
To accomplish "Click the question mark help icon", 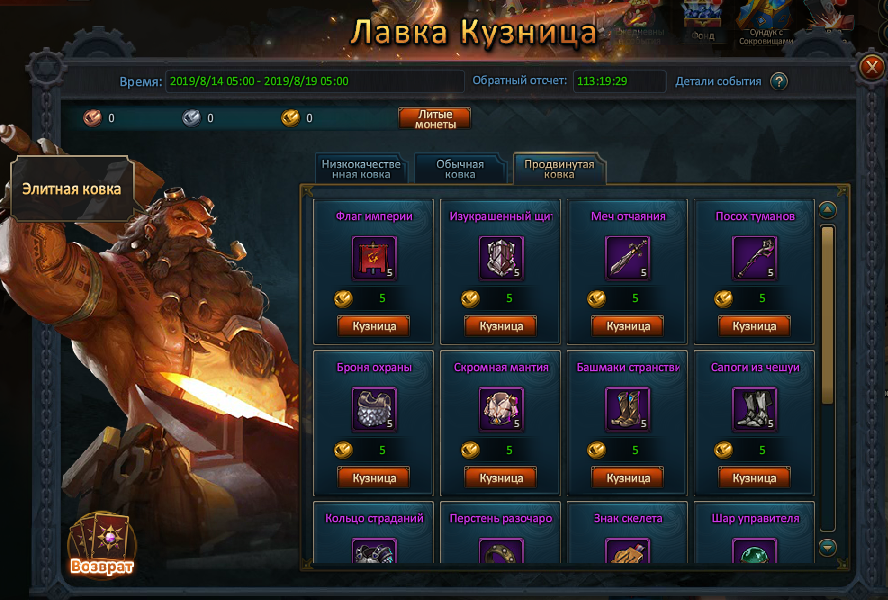I will coord(779,82).
